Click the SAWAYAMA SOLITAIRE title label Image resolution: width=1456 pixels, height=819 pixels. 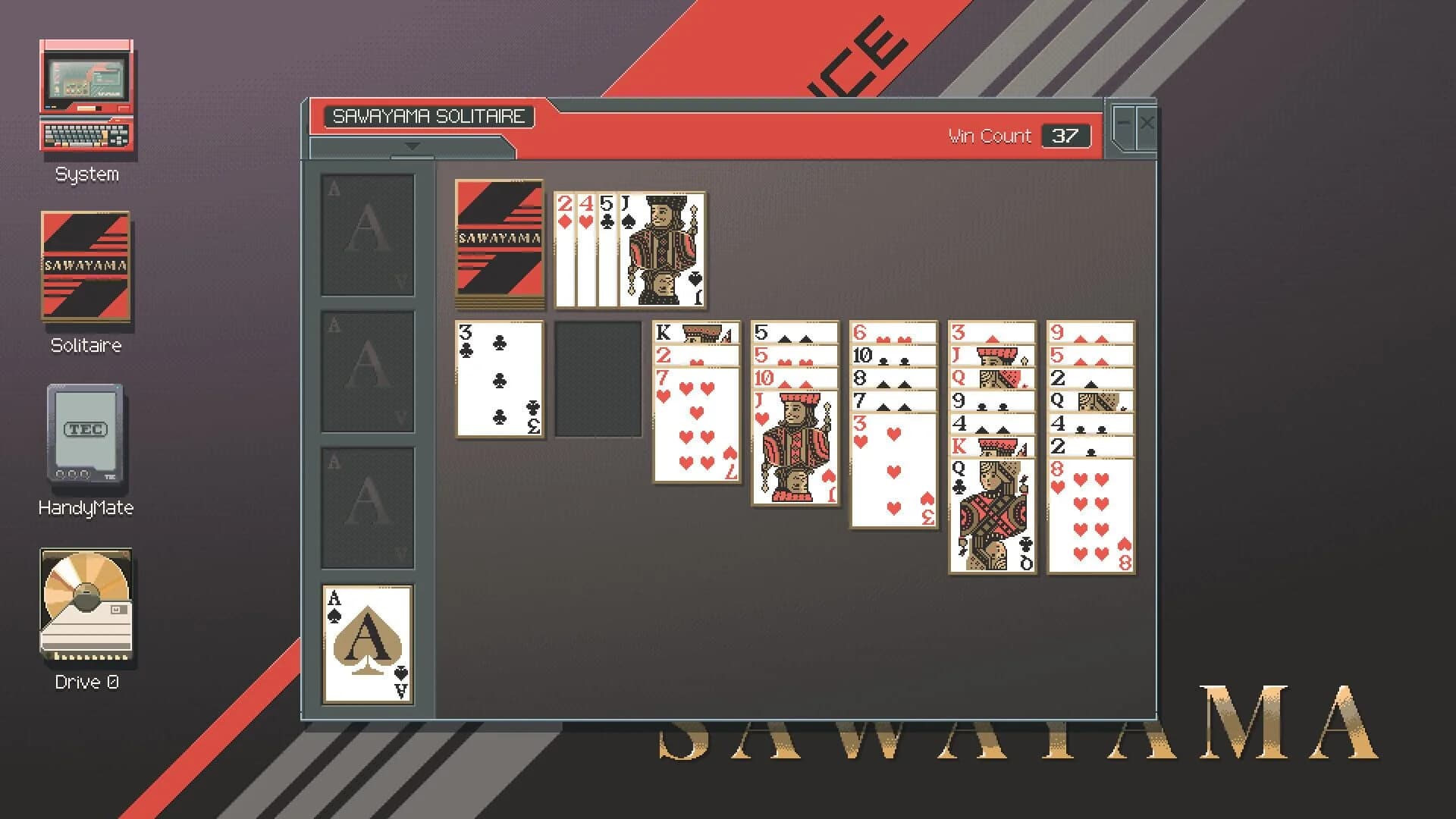point(430,116)
